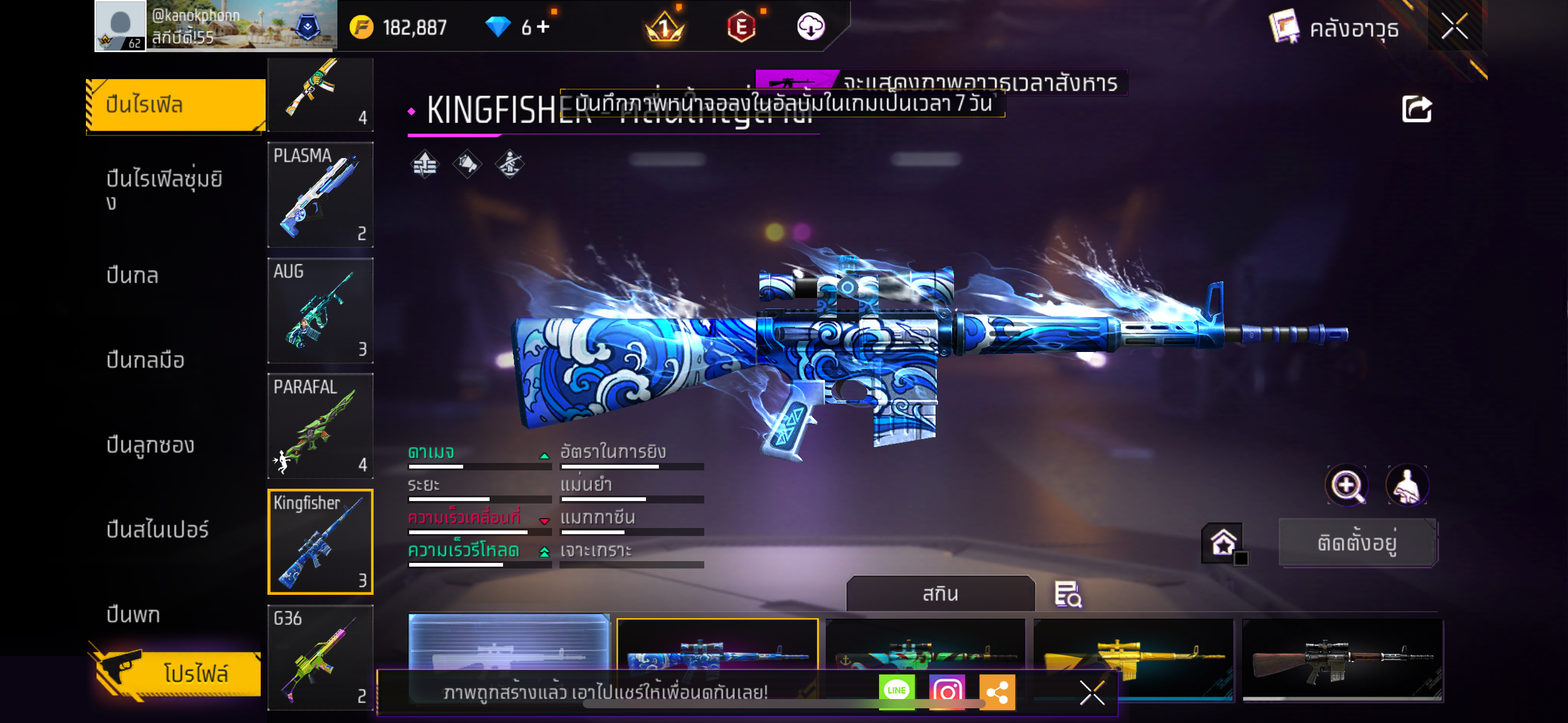Viewport: 1568px width, 723px height.
Task: Share the weapon via the share arrow icon
Action: click(1416, 110)
